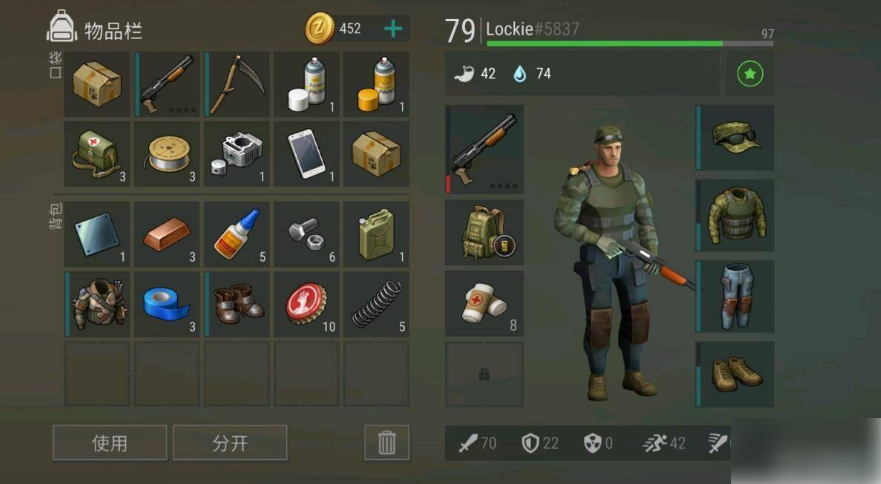Viewport: 881px width, 484px height.
Task: Select the blue duct tape slot
Action: (167, 304)
